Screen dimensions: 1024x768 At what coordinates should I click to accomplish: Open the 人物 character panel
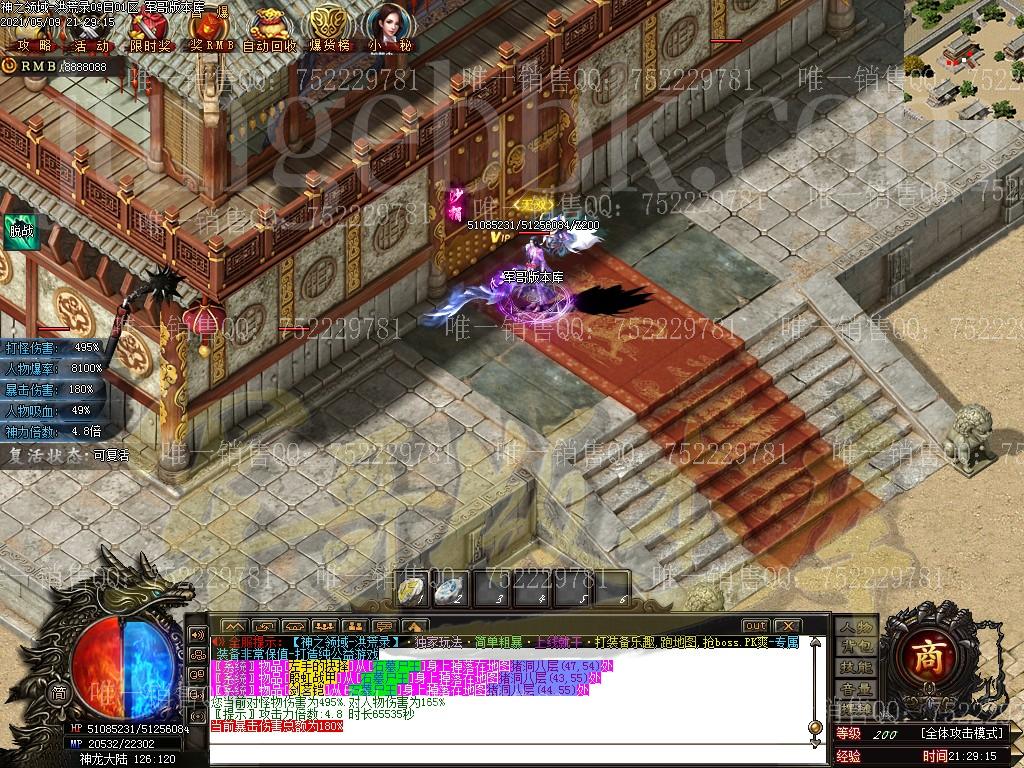tap(855, 626)
